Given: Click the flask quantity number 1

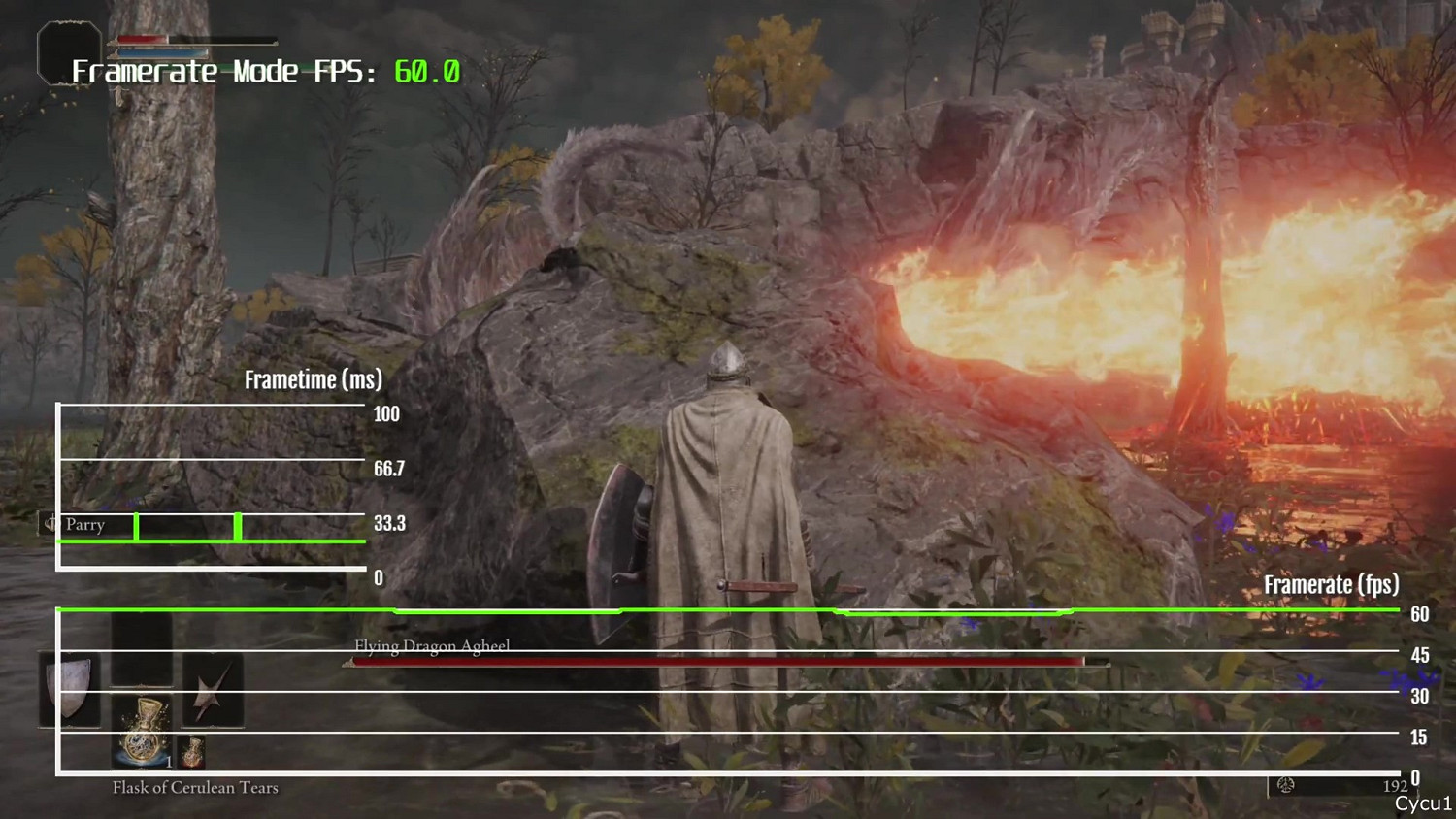Looking at the screenshot, I should (x=167, y=762).
